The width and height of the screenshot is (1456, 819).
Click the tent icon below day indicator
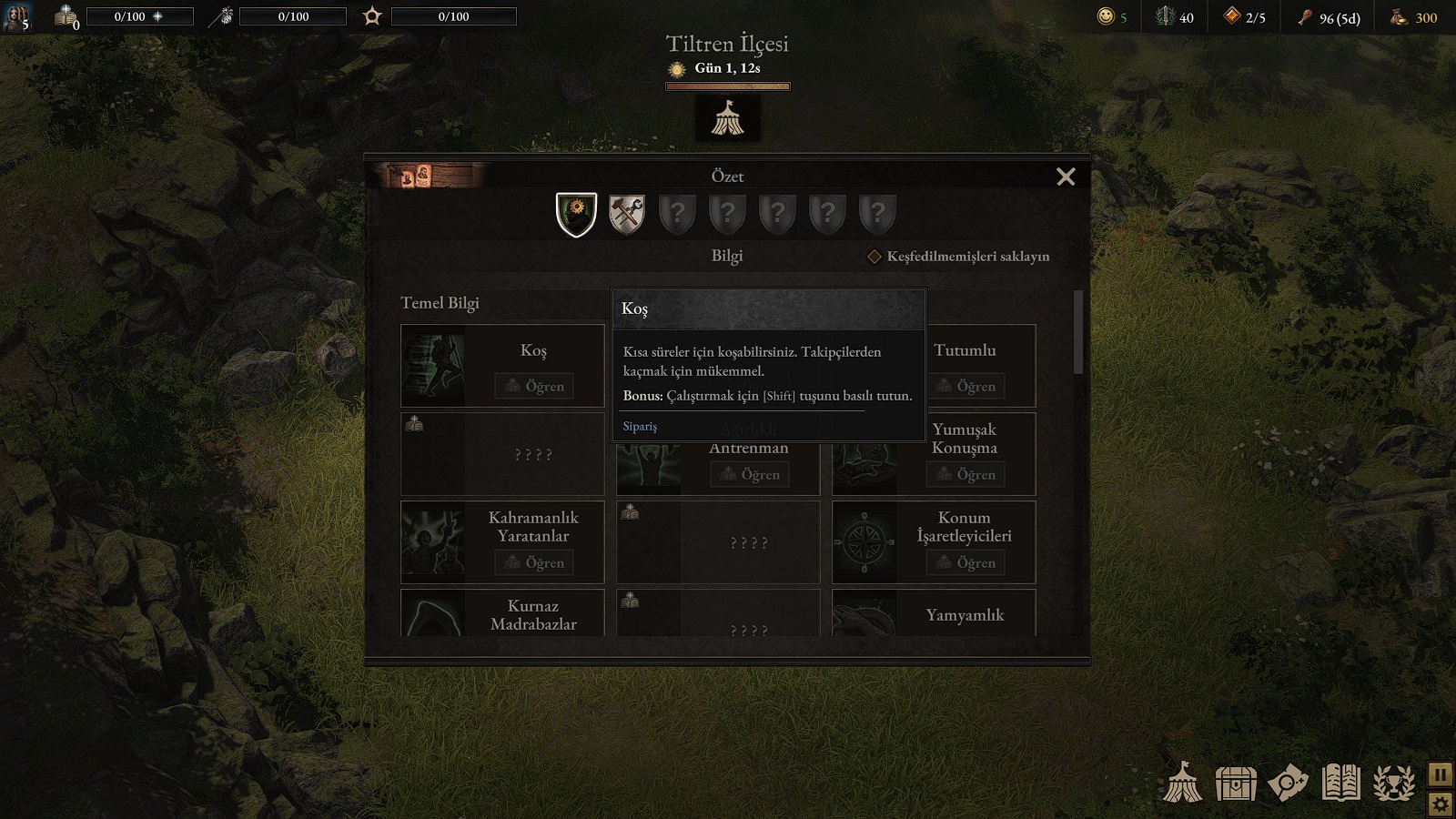point(727,118)
